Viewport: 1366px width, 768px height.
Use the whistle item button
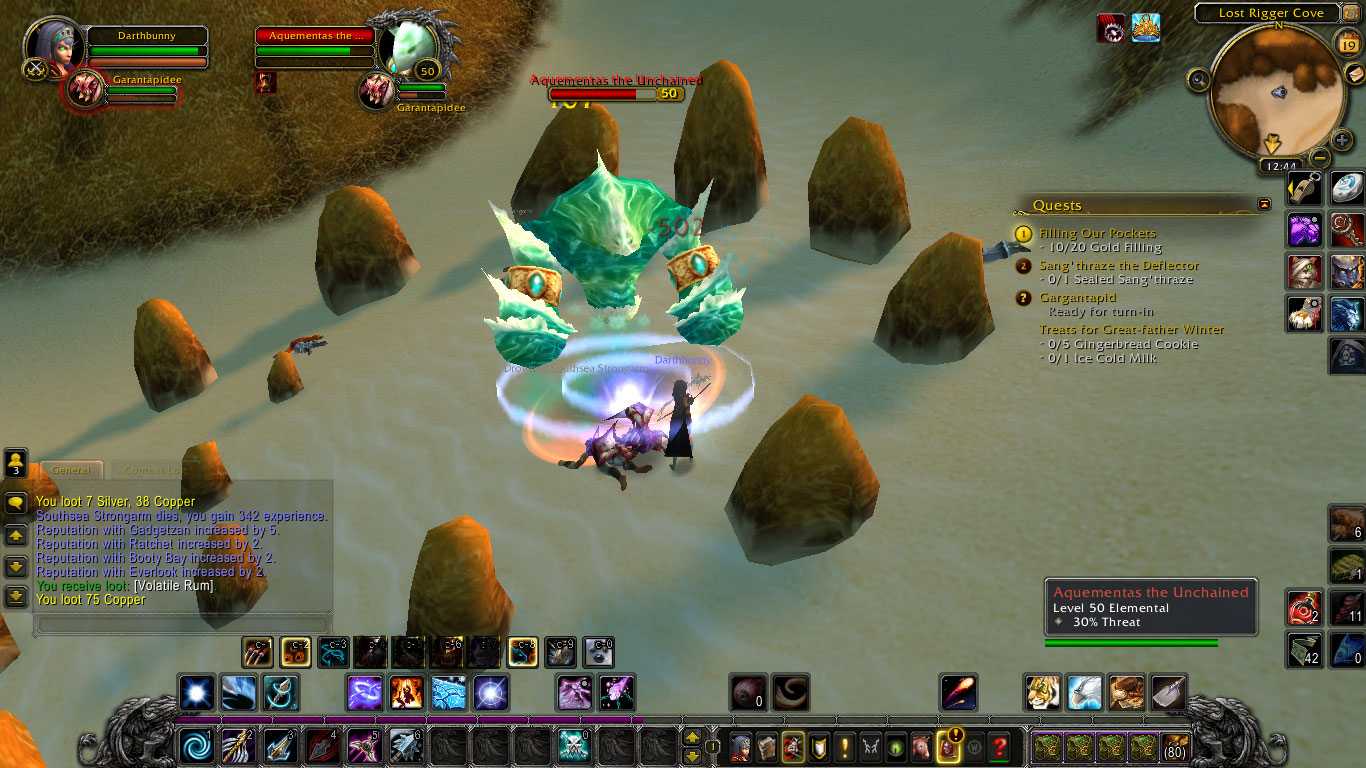click(x=1304, y=188)
